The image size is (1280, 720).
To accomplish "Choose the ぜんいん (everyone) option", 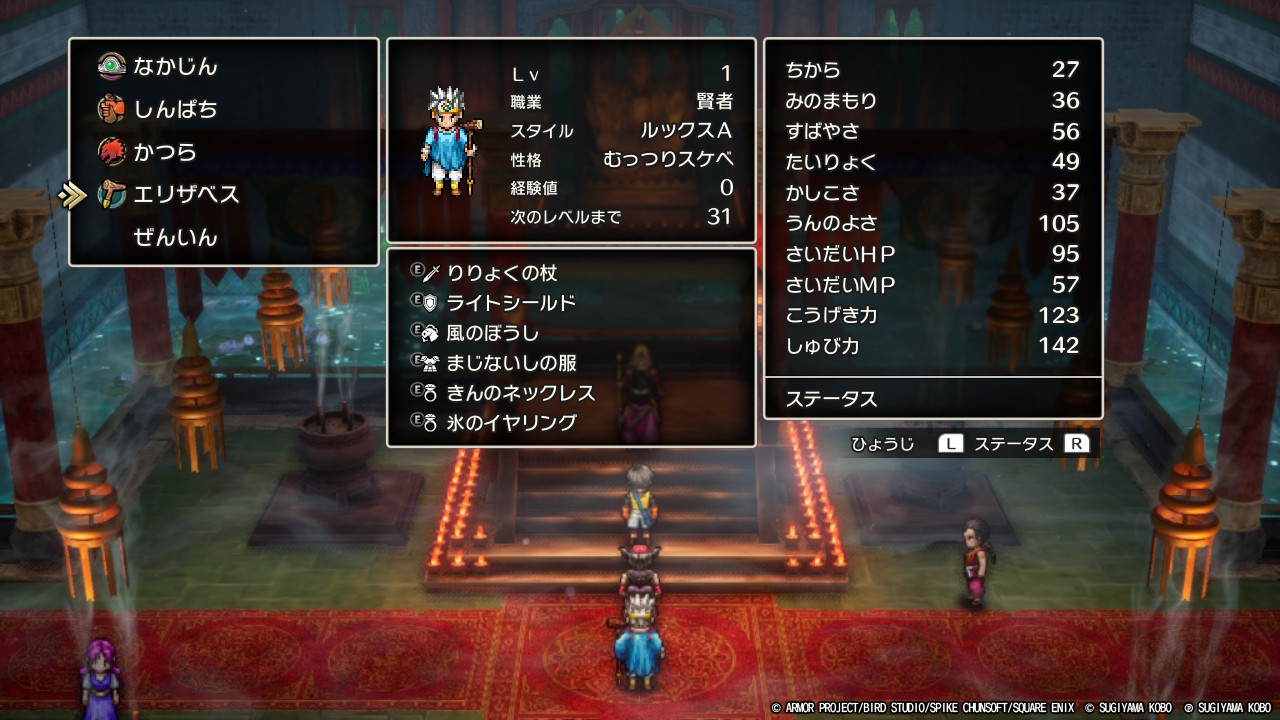I will tap(175, 238).
